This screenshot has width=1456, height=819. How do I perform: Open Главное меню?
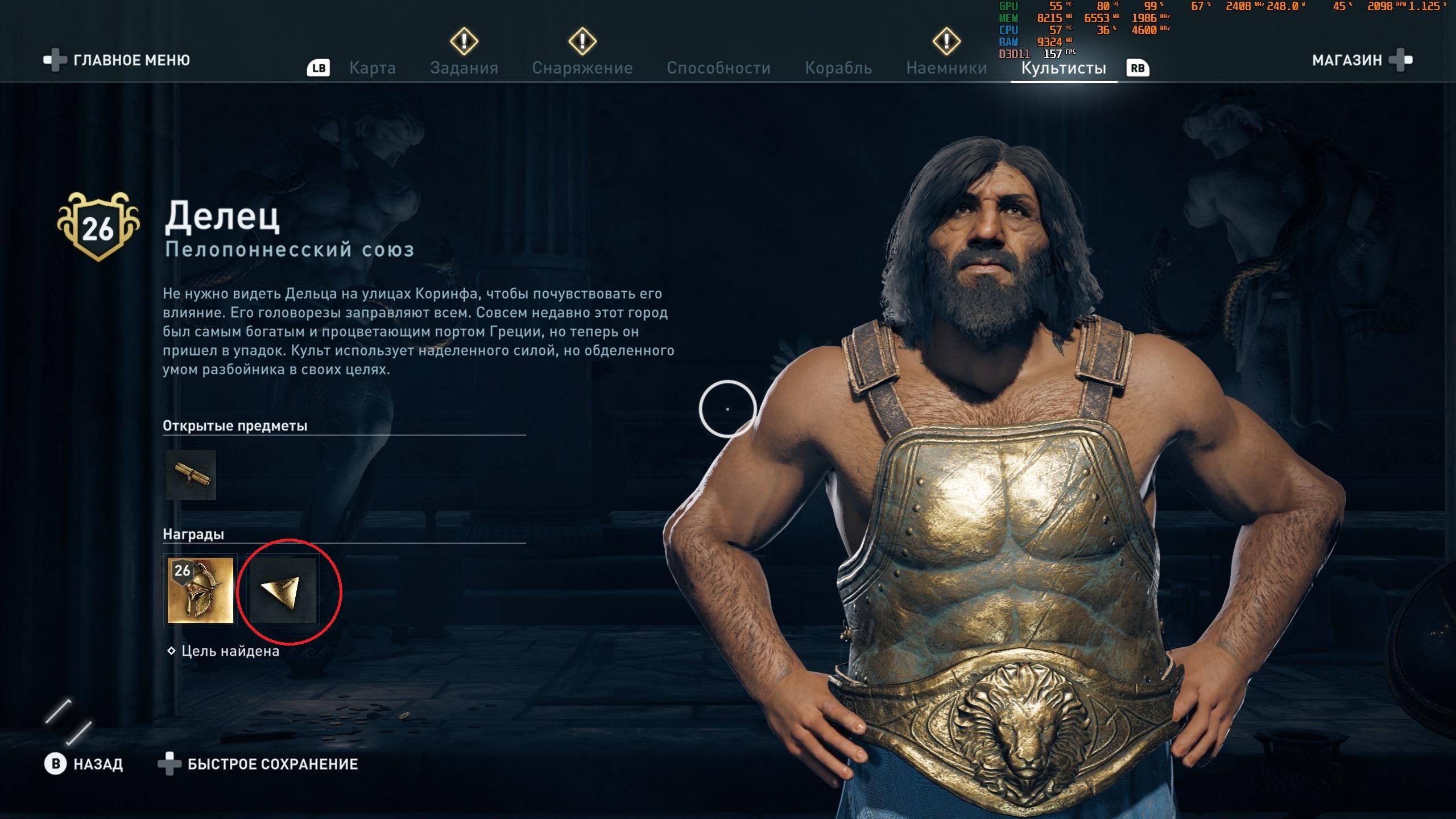(131, 60)
